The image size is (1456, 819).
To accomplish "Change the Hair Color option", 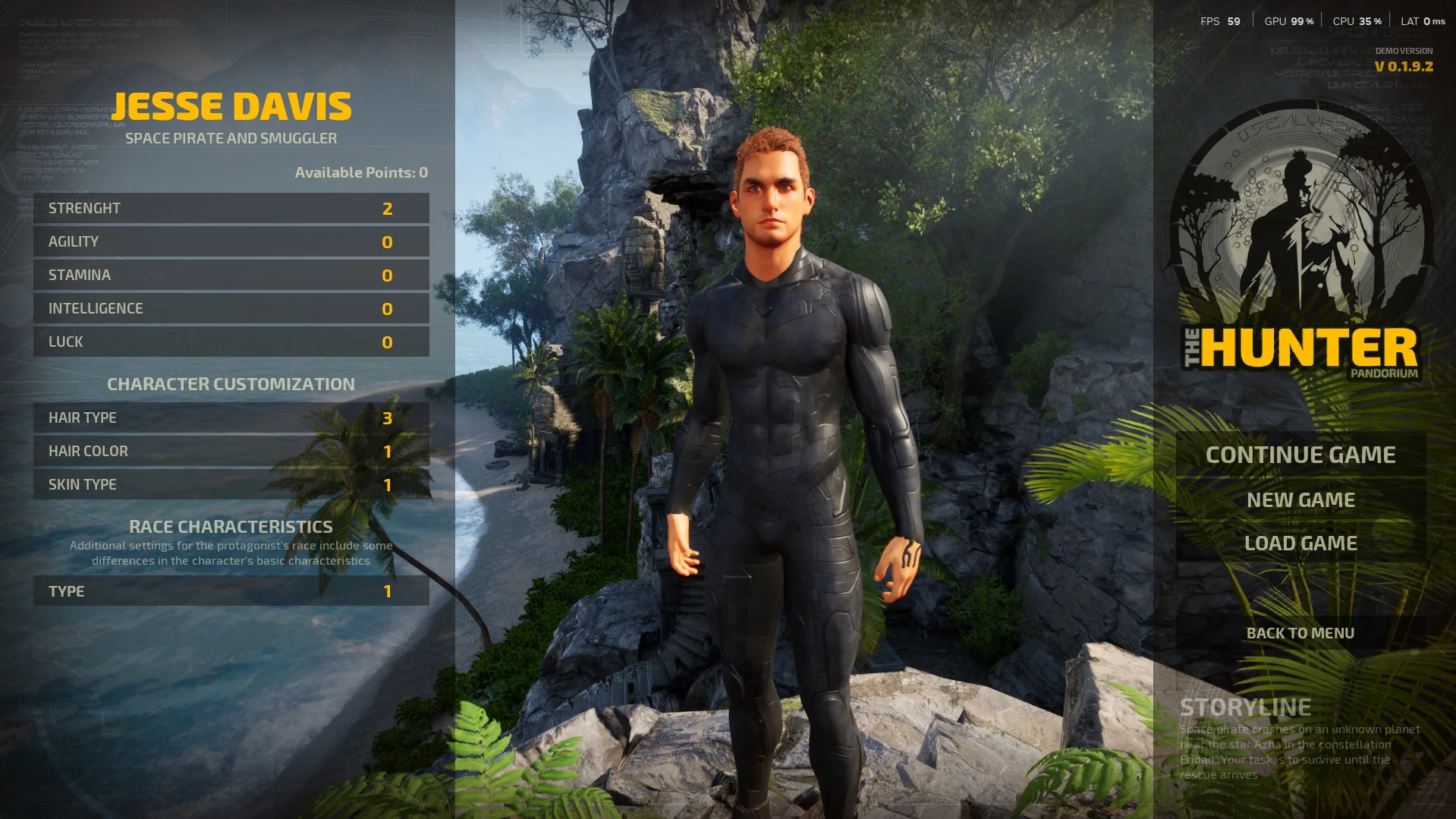I will 231,451.
